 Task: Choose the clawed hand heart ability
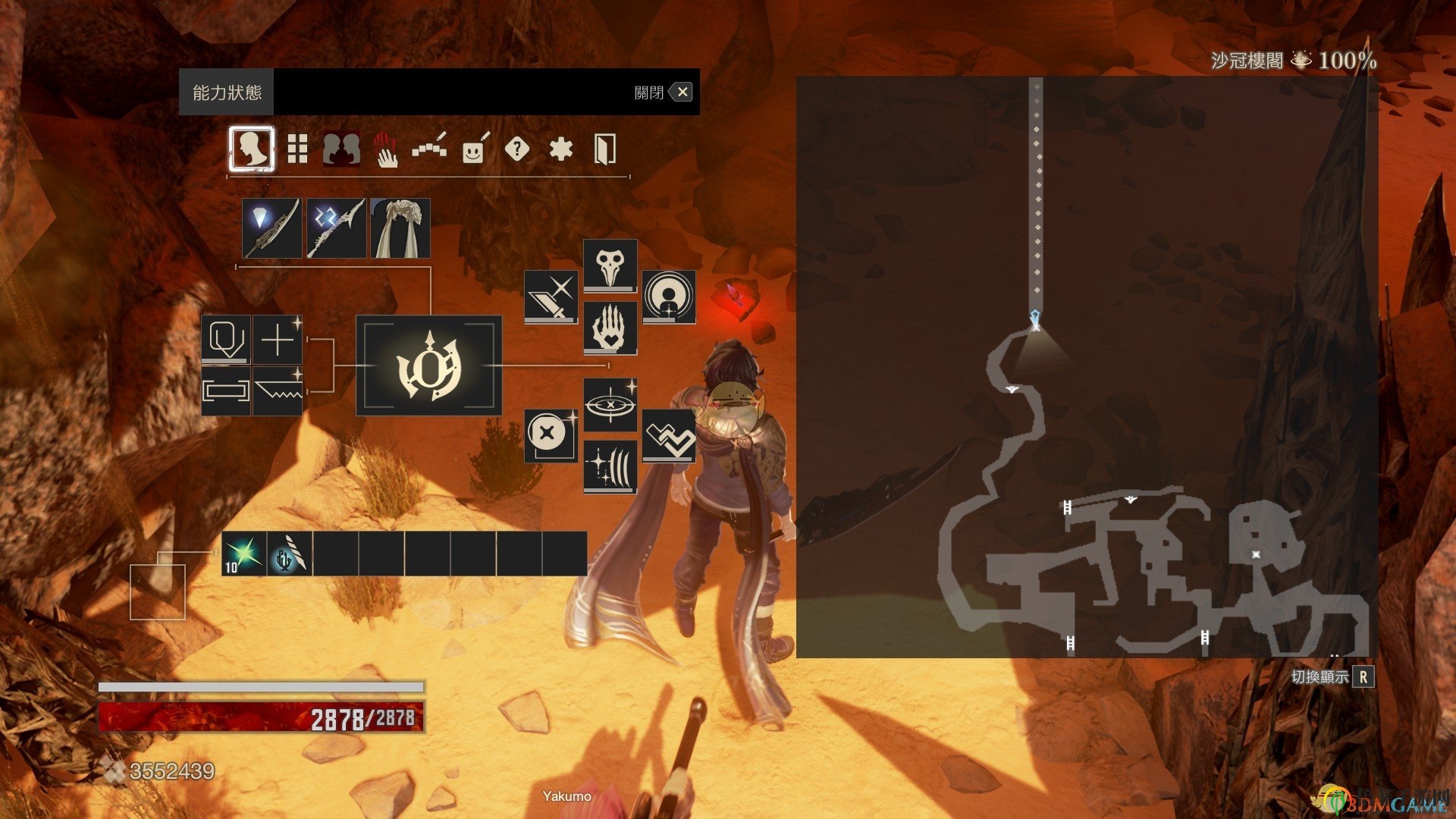click(610, 328)
